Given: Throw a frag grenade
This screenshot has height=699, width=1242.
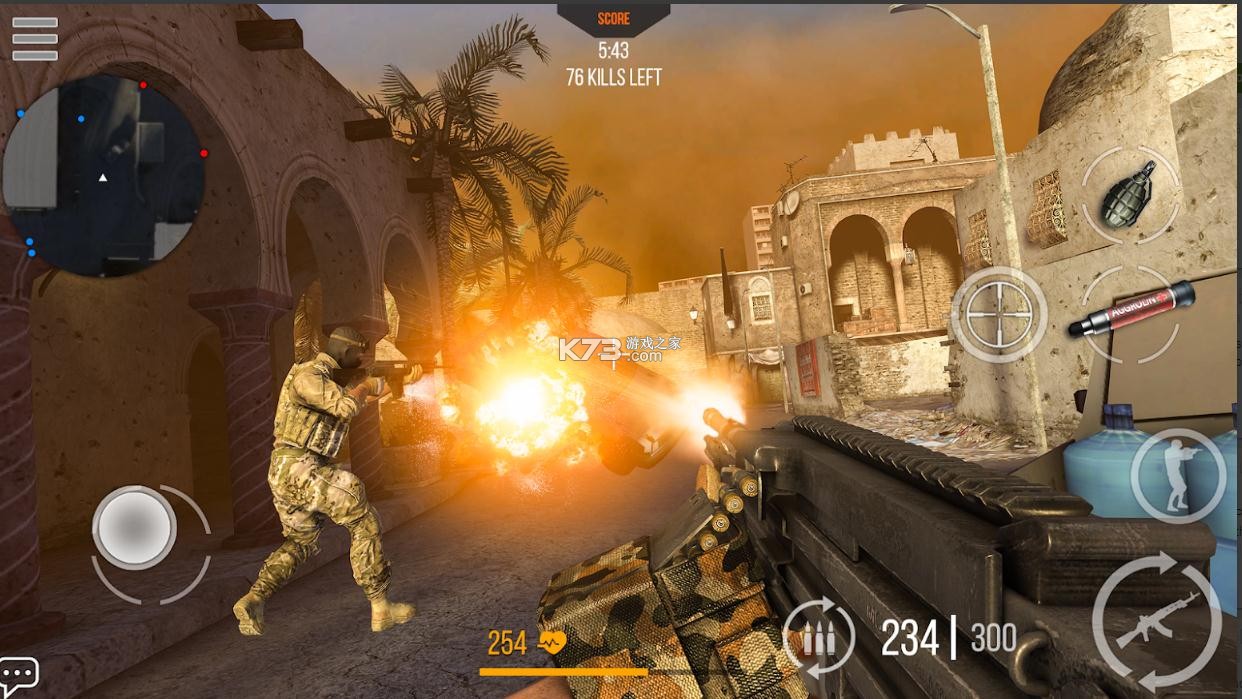Looking at the screenshot, I should coord(1129,194).
